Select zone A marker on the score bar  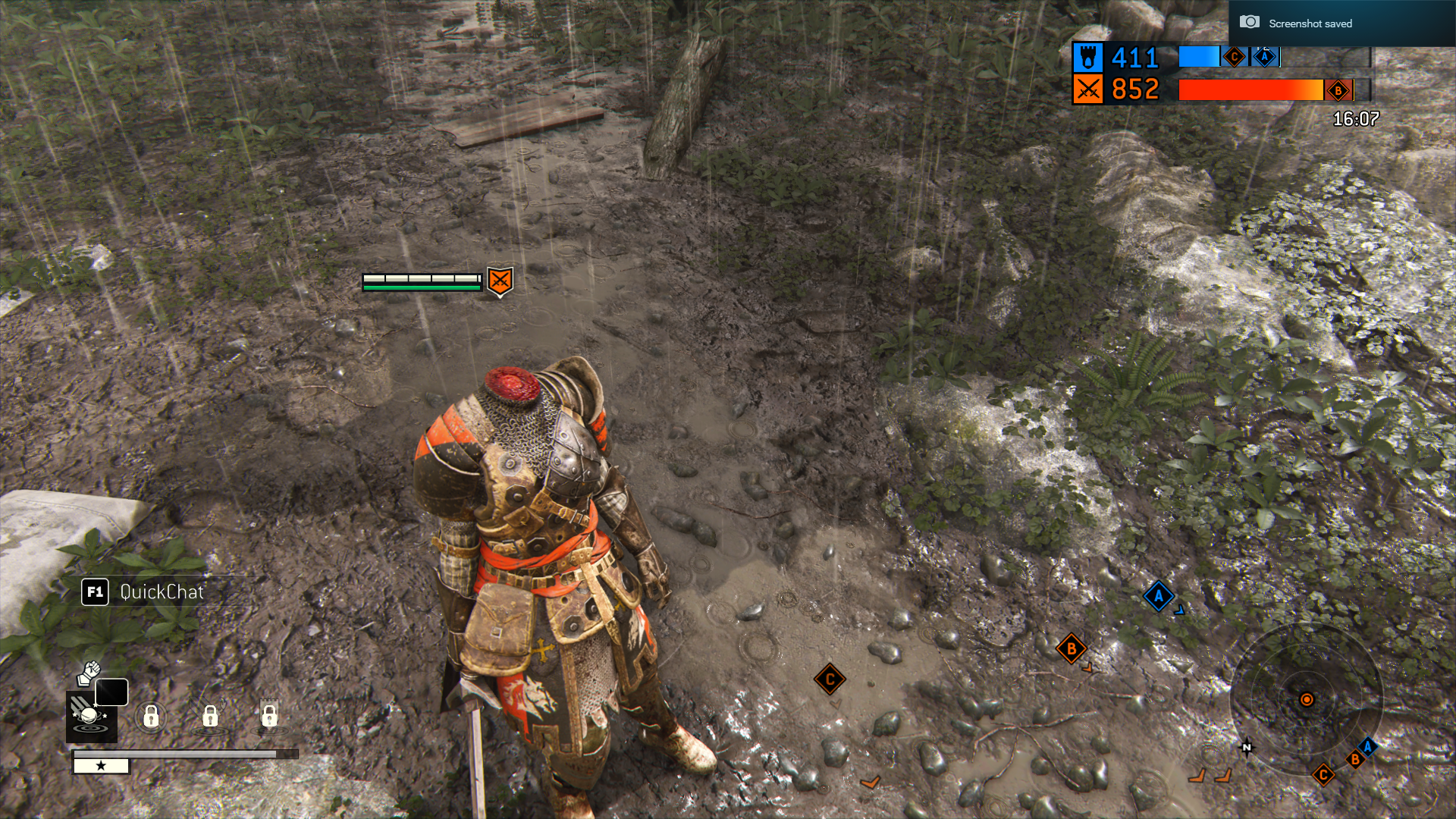point(1264,57)
